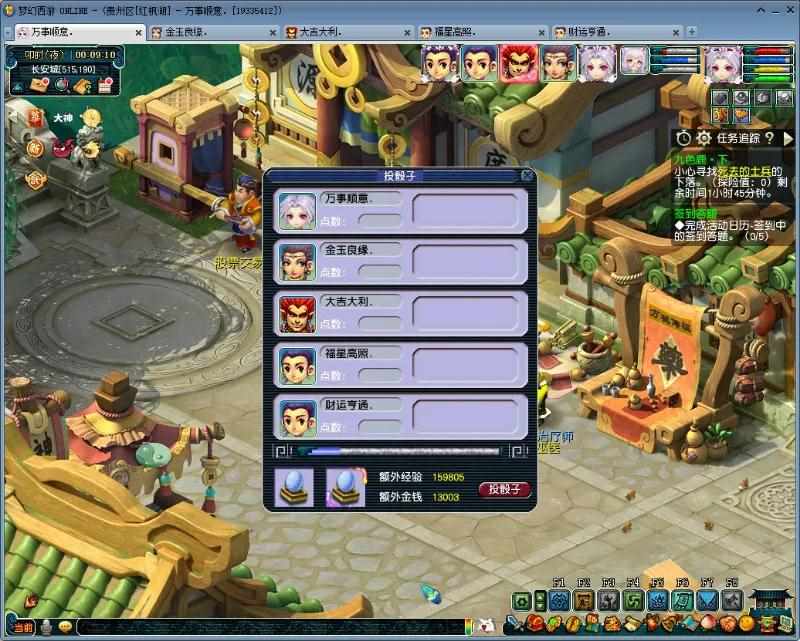Click the red-haired team member portrait in the top bar

point(516,61)
